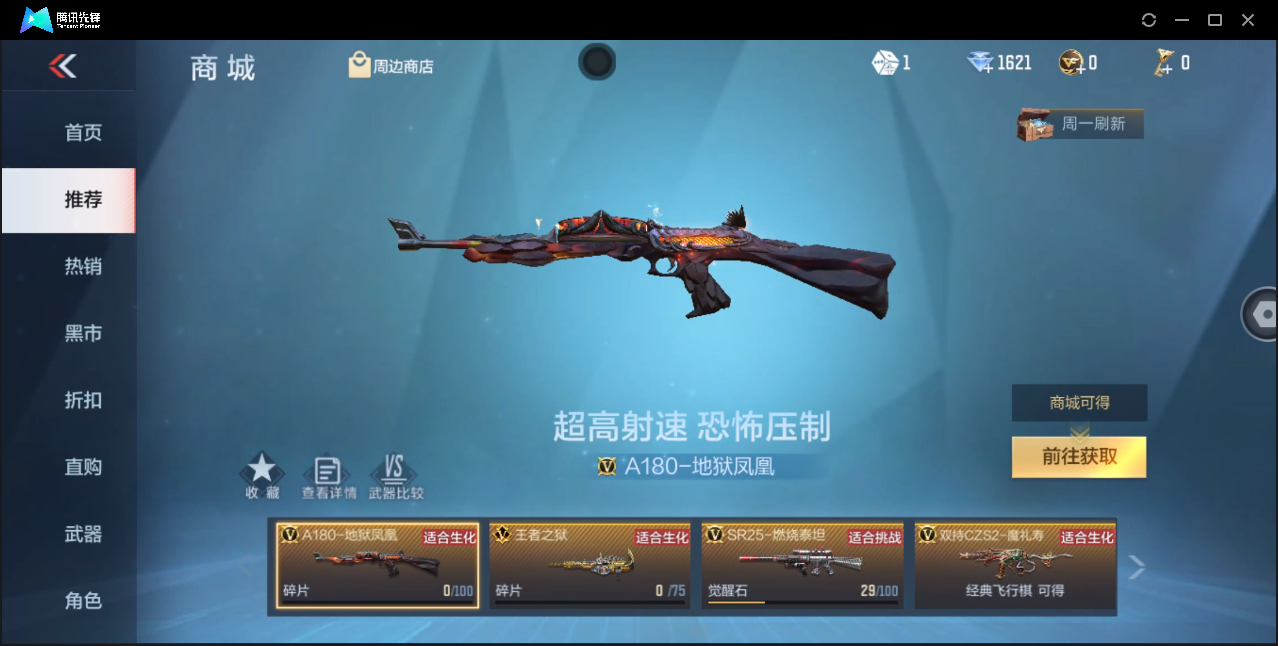Image resolution: width=1278 pixels, height=646 pixels.
Task: Open 查看详情 weapon details
Action: click(x=328, y=476)
